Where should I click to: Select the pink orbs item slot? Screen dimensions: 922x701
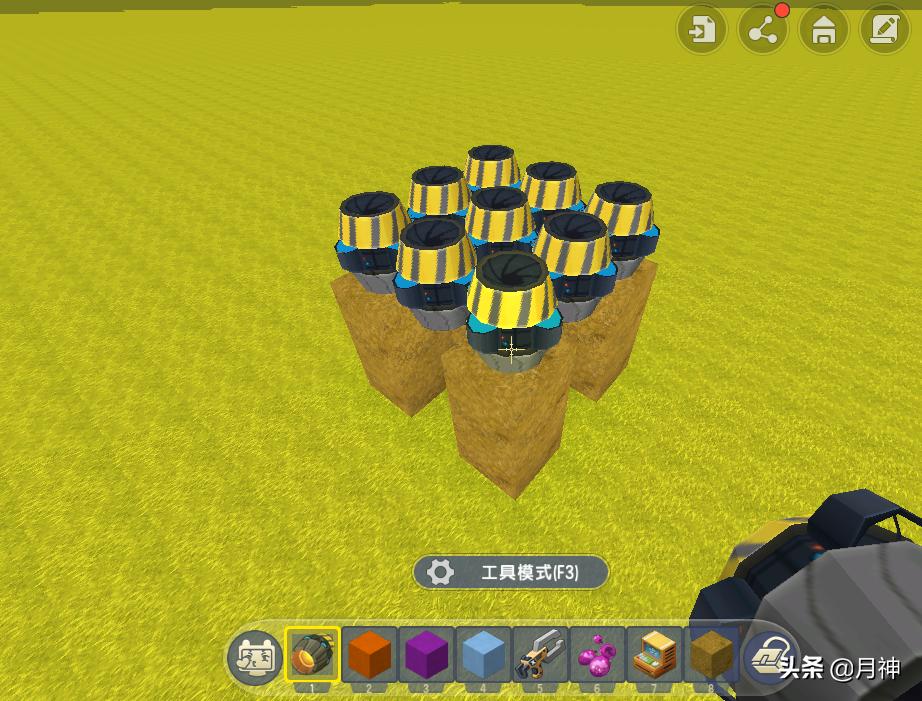(597, 655)
